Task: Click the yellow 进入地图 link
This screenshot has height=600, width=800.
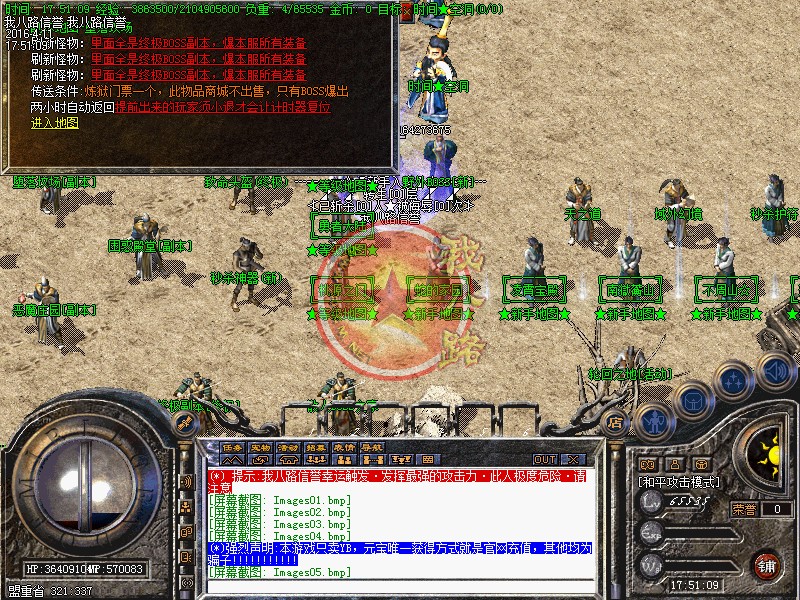Action: 54,122
